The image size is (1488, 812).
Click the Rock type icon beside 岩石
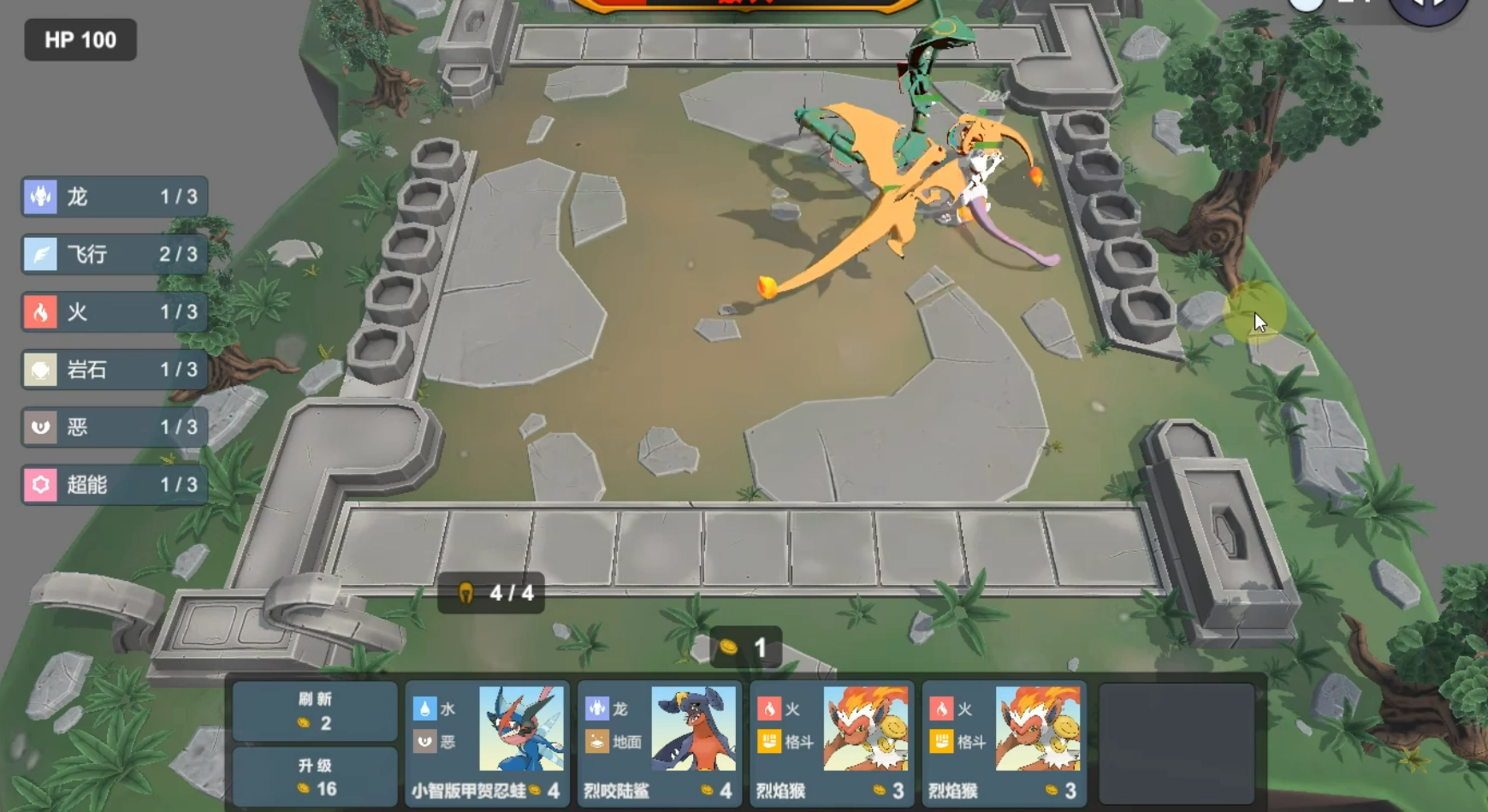pyautogui.click(x=38, y=370)
